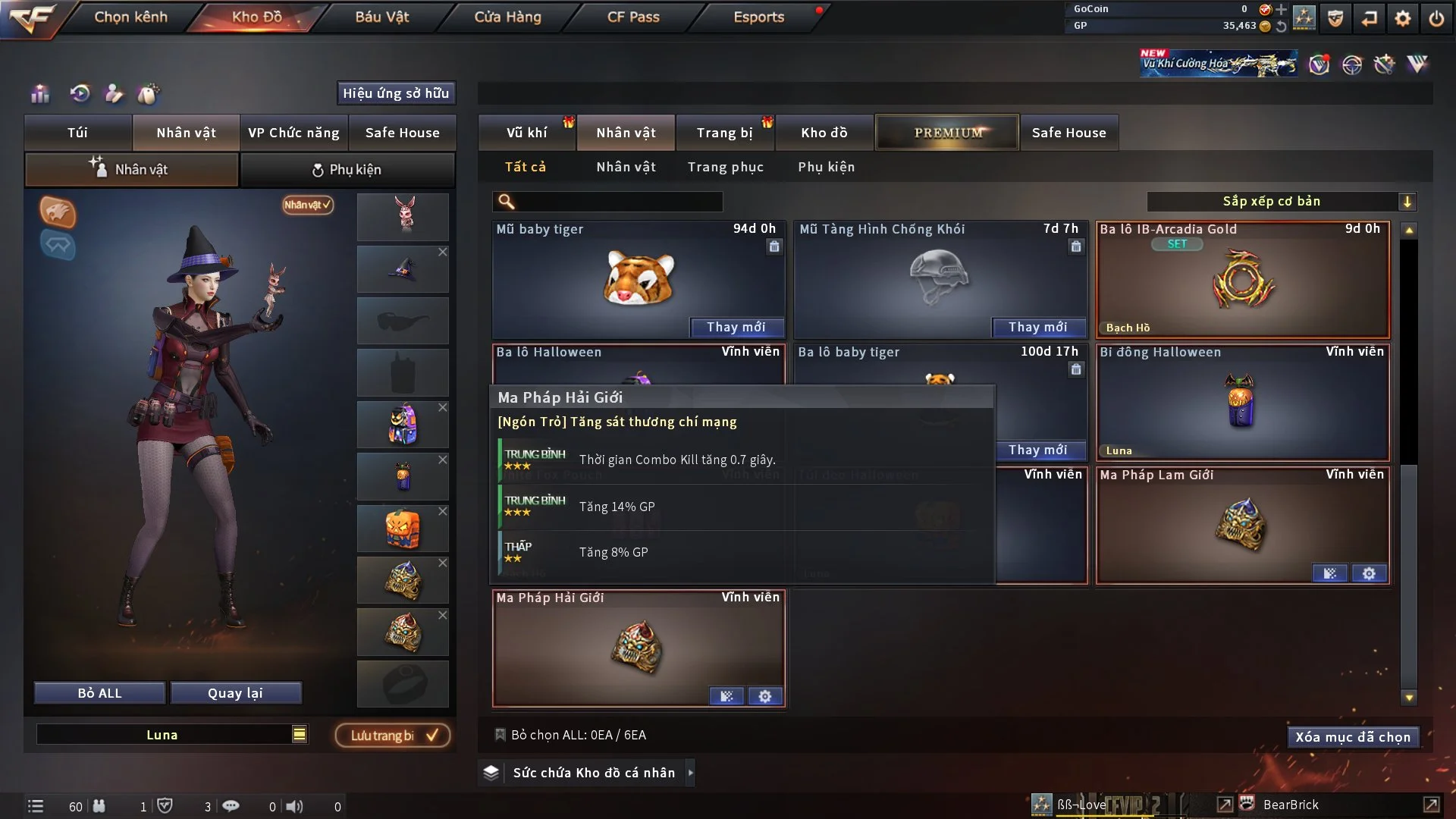Open the settings gear icon
The width and height of the screenshot is (1456, 819).
1402,18
